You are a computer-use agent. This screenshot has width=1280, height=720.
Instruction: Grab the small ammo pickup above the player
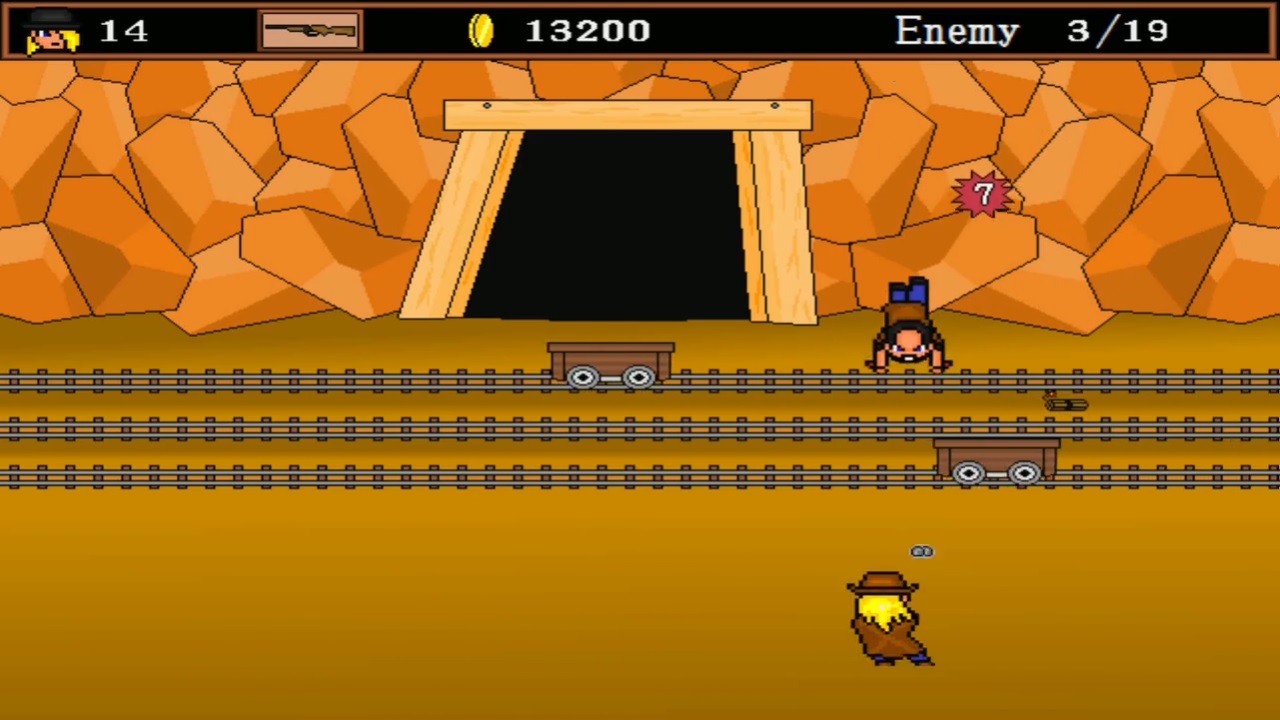tap(920, 551)
